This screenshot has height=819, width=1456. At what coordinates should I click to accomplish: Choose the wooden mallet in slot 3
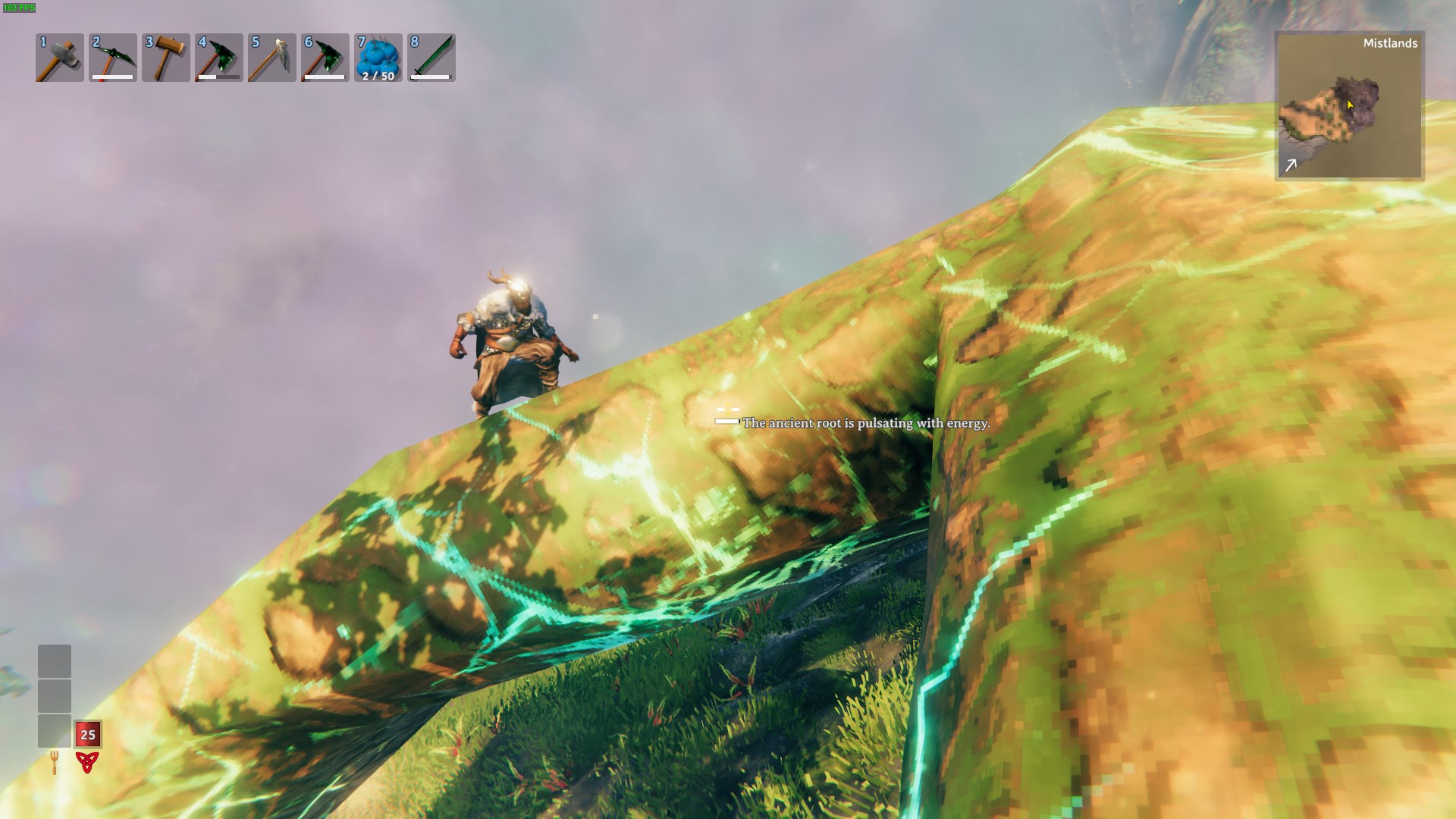(166, 58)
